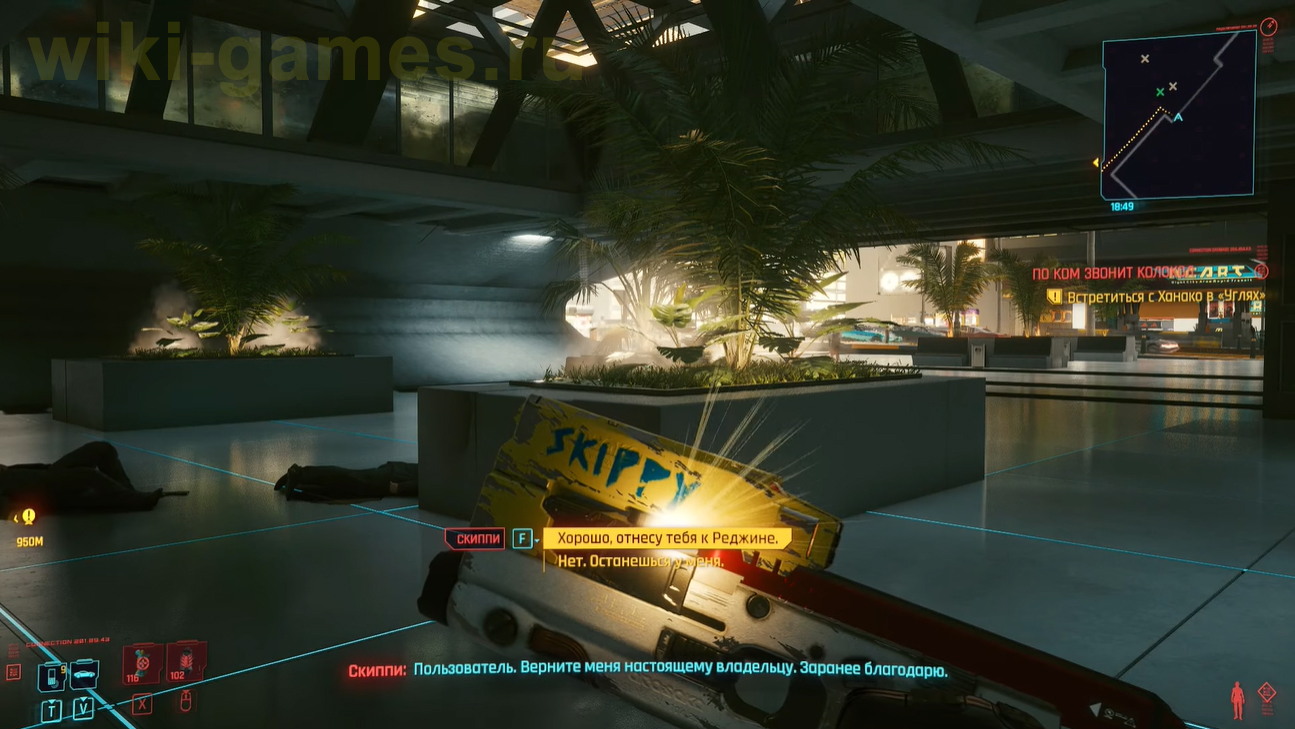Select quest title ПО КОМ ЗВОНИТ КОЛОКОЛ
Viewport: 1295px width, 729px height.
coord(1100,271)
